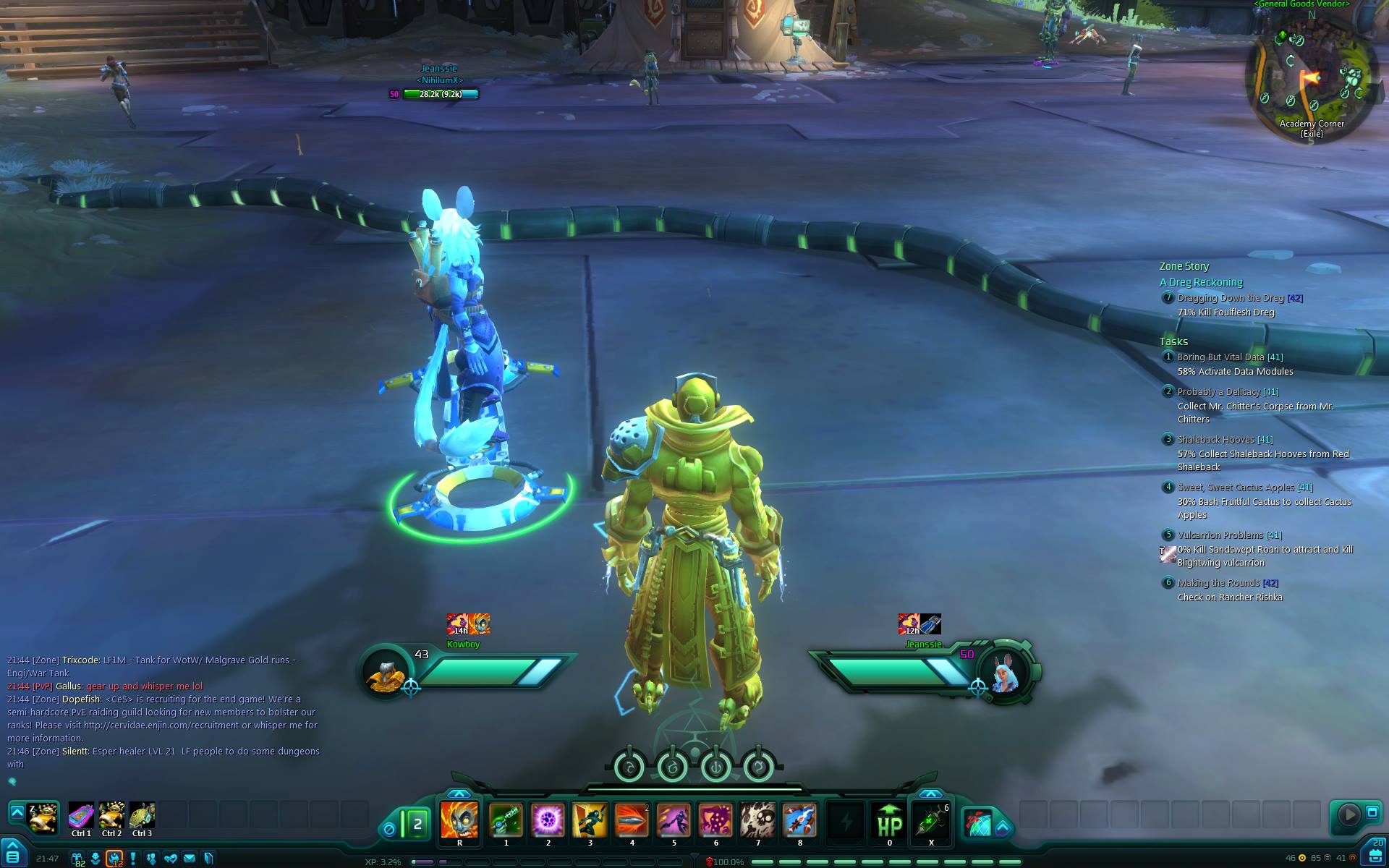Open the mail envelope icon
This screenshot has height=868, width=1389.
pos(190,859)
